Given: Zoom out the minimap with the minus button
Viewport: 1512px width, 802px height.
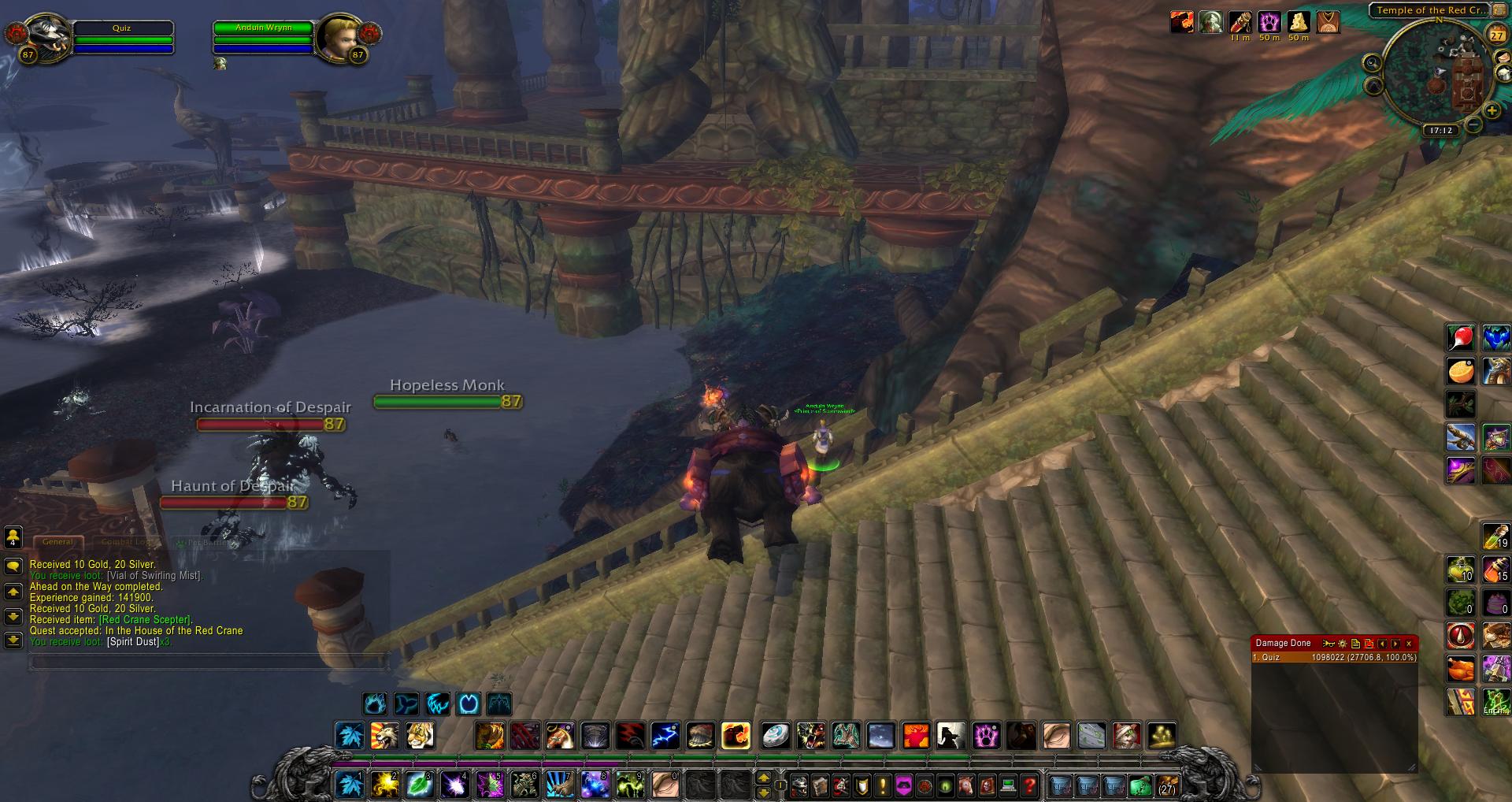Looking at the screenshot, I should point(1473,124).
